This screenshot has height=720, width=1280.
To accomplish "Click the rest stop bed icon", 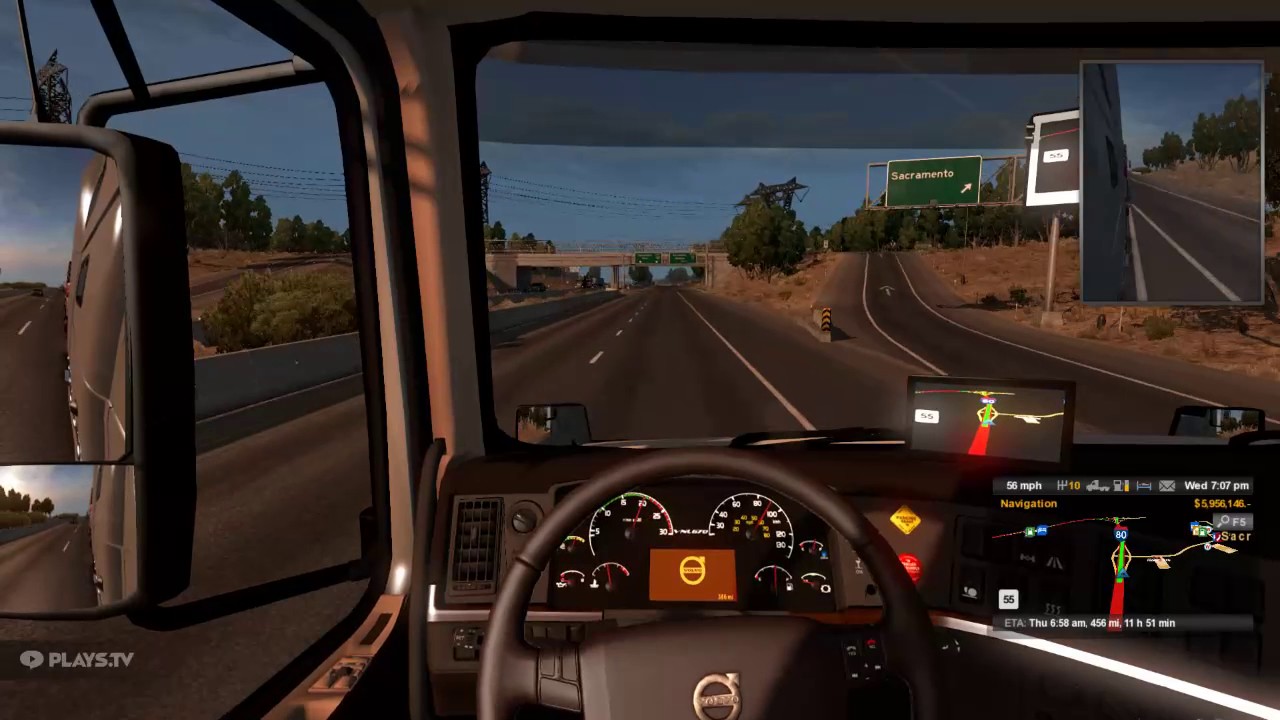I will tap(1143, 485).
